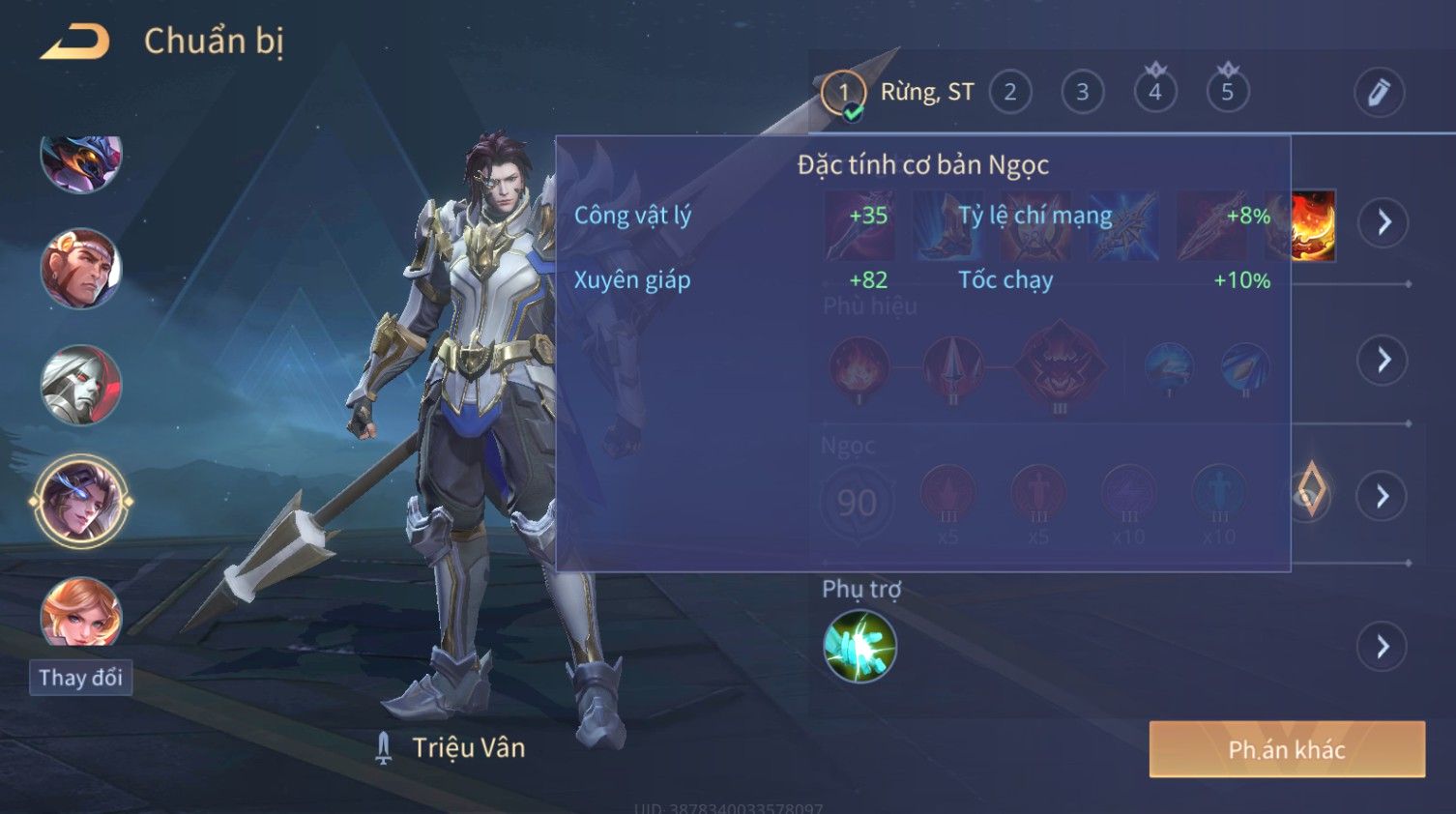
Task: Go back using the return arrow
Action: click(x=75, y=43)
